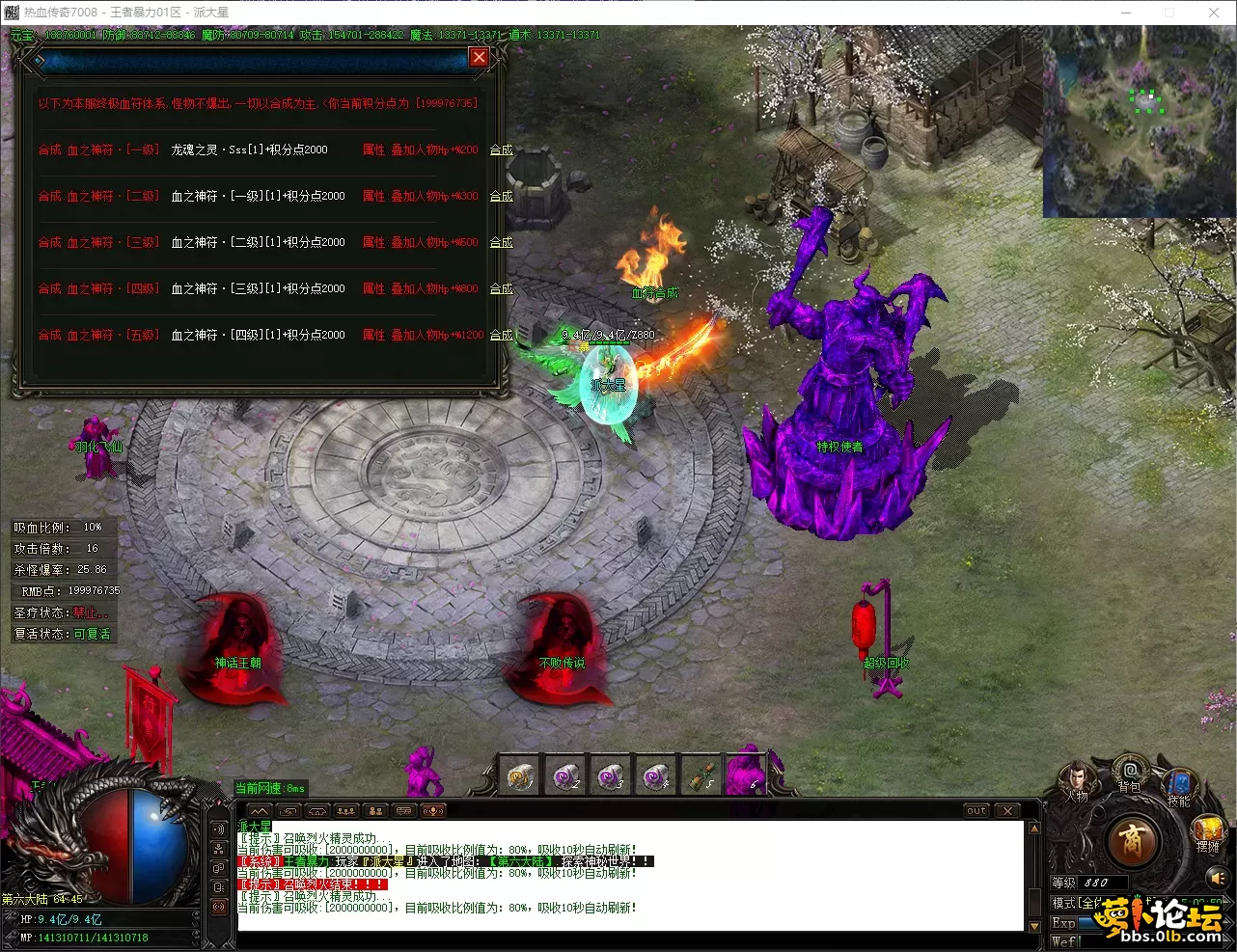This screenshot has width=1237, height=952.
Task: Open the 人物 character portrait icon
Action: (1077, 779)
